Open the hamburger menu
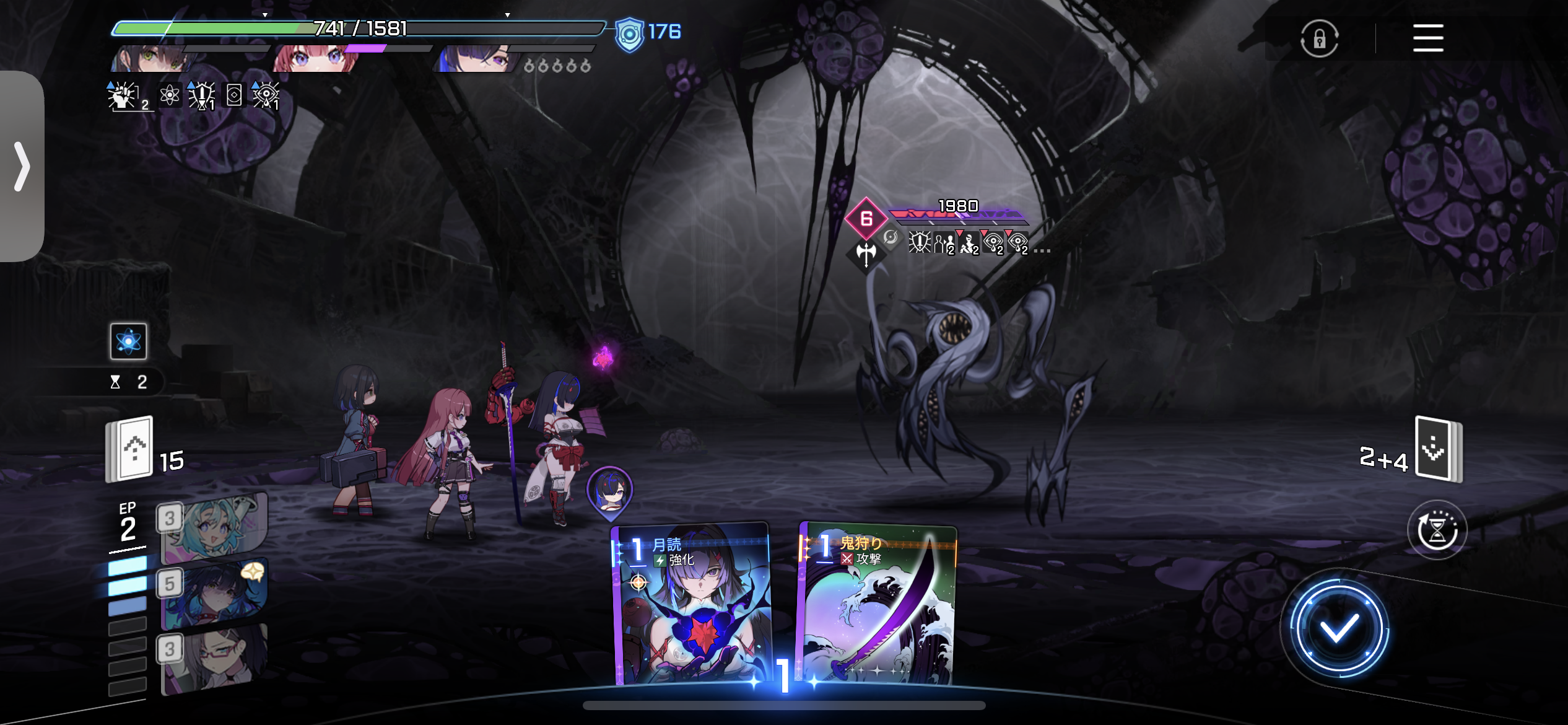Image resolution: width=1568 pixels, height=725 pixels. tap(1427, 38)
